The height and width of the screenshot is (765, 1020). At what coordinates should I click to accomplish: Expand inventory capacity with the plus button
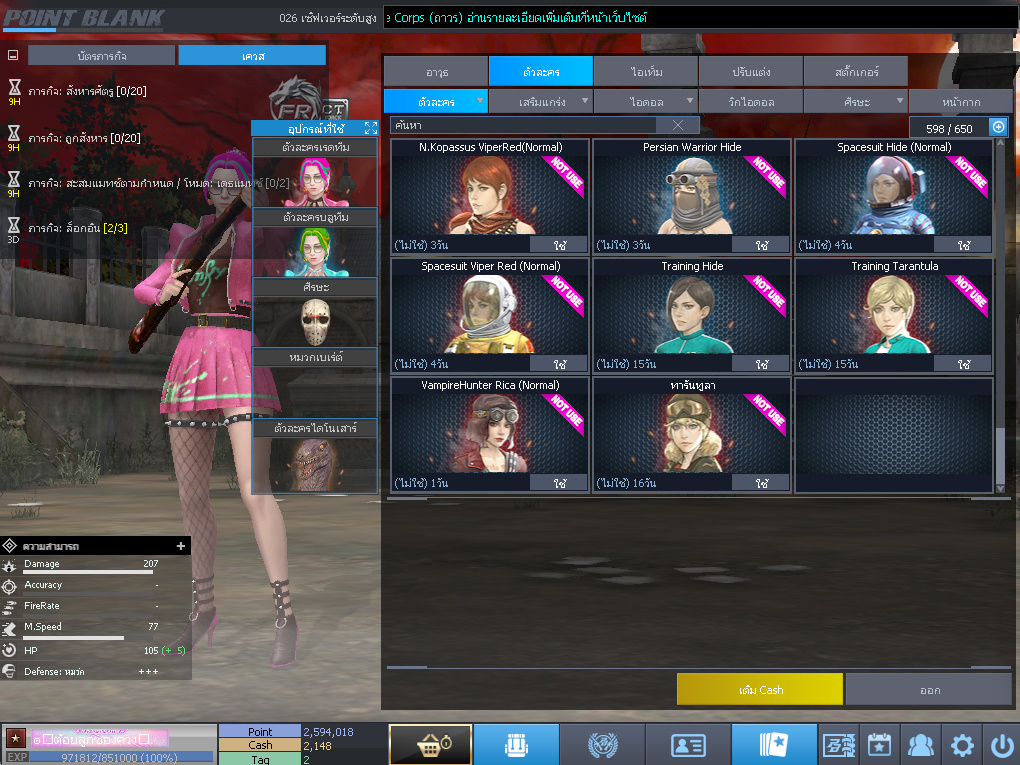(x=997, y=127)
